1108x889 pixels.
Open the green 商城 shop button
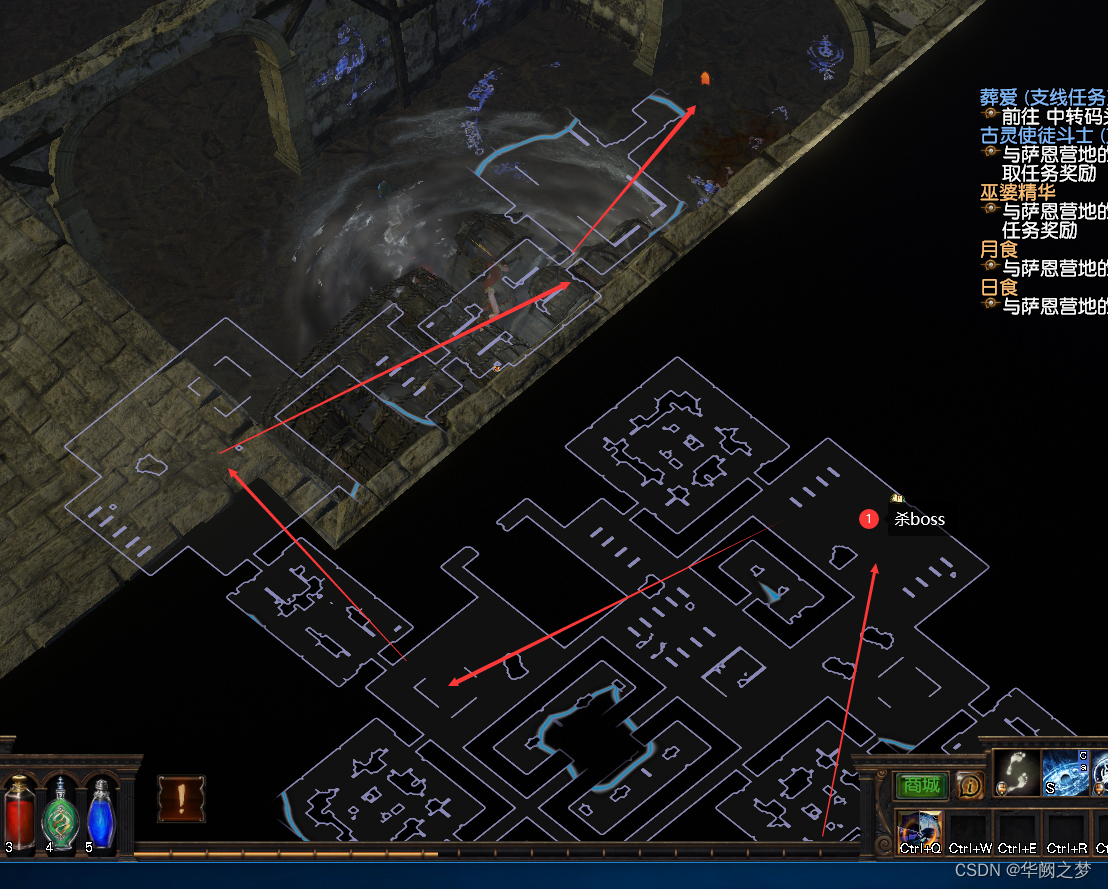click(x=920, y=785)
